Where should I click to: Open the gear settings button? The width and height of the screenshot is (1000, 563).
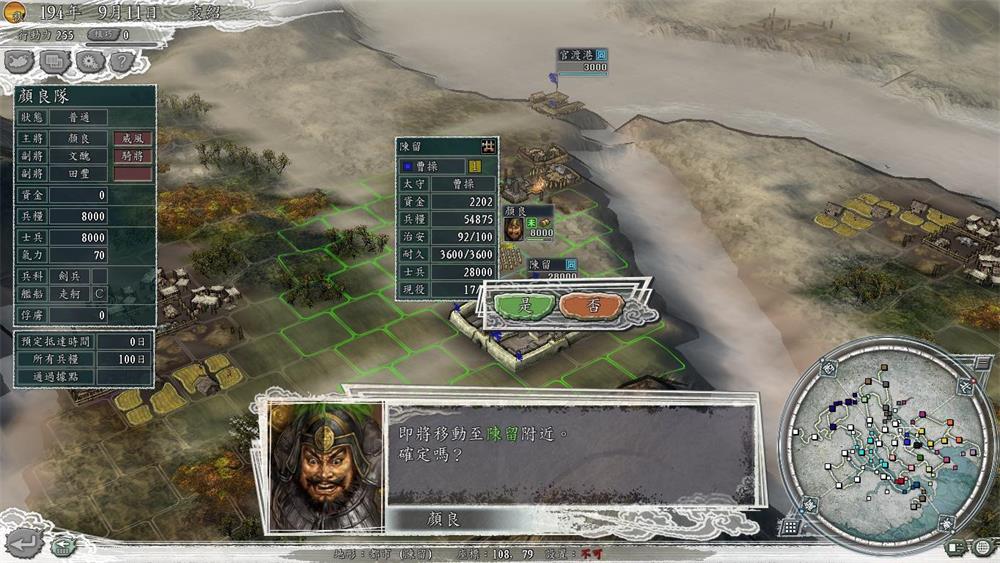(x=89, y=61)
